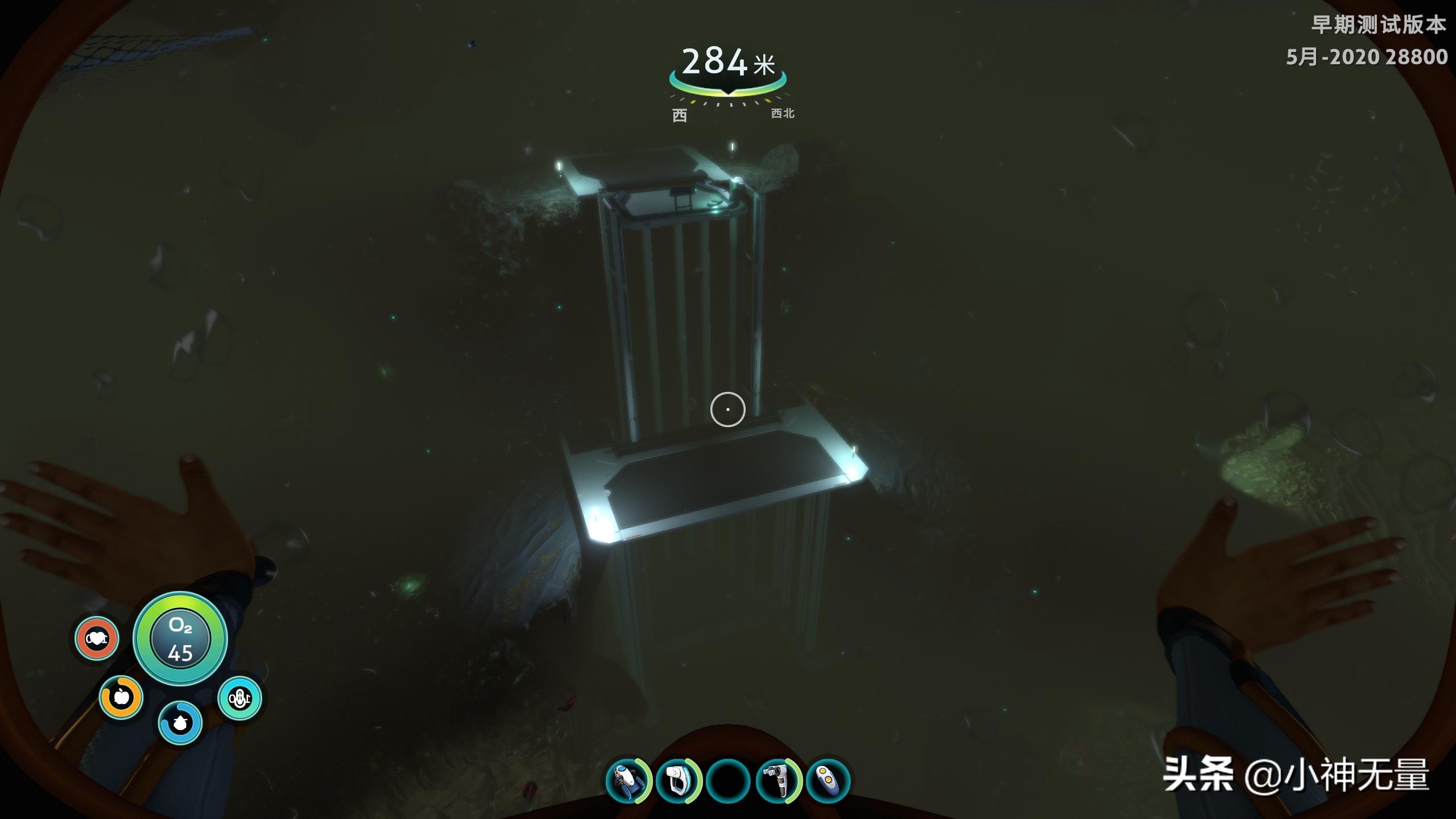Select the remote with two yellow buttons

tap(828, 780)
